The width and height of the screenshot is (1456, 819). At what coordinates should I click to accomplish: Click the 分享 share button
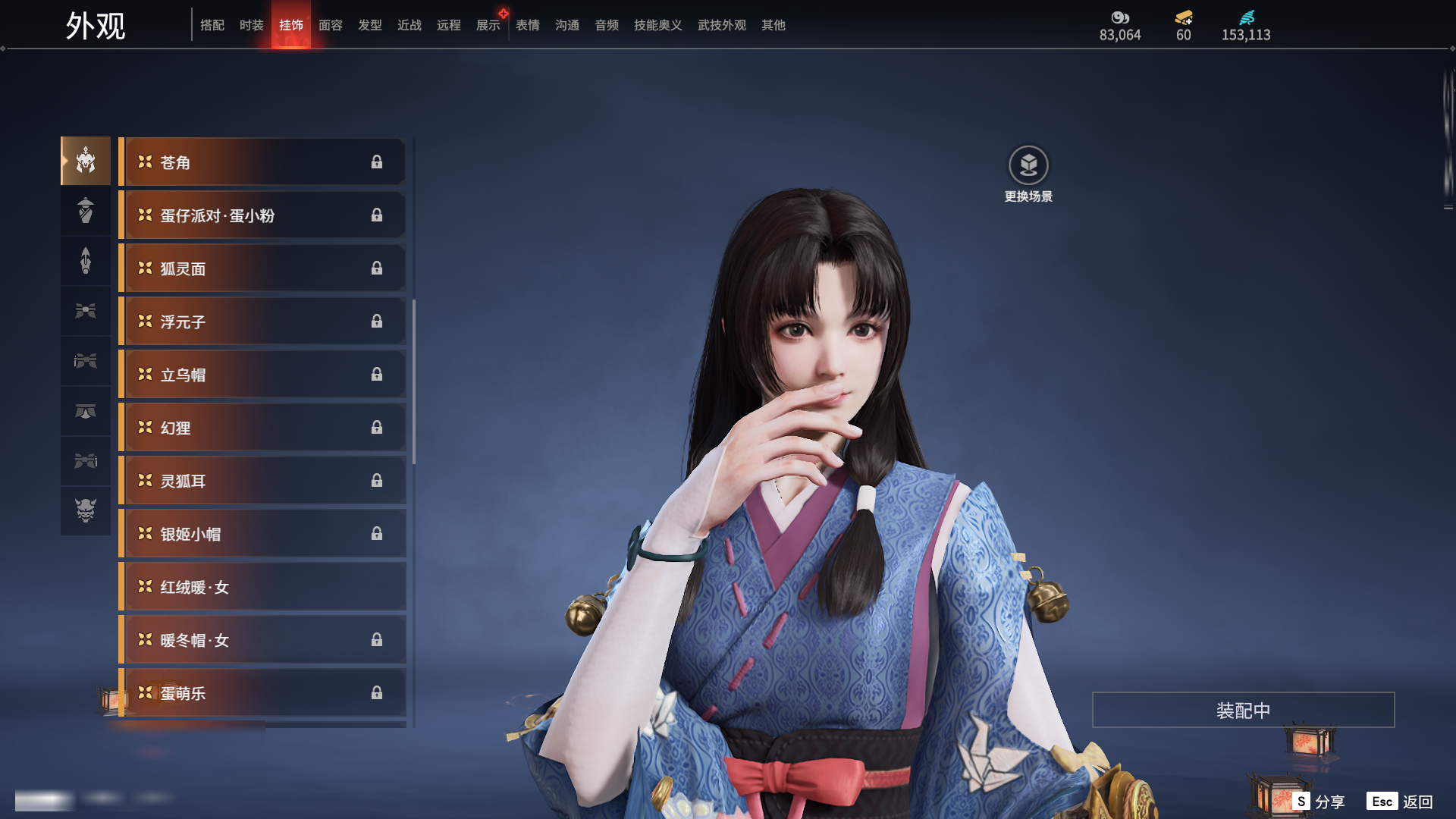[x=1319, y=802]
